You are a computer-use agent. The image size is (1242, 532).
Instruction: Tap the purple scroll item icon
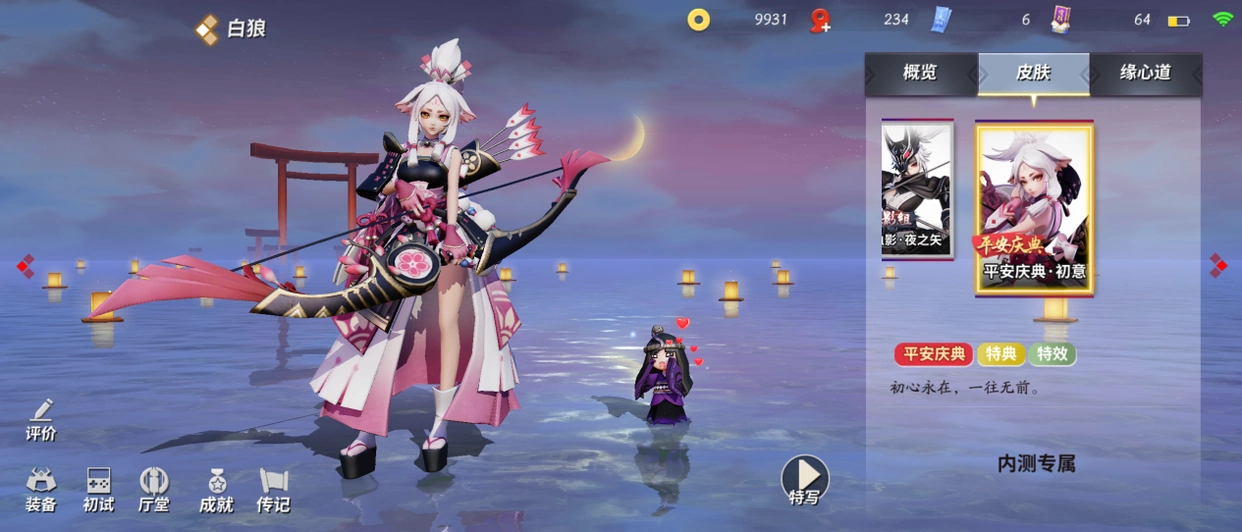1061,20
